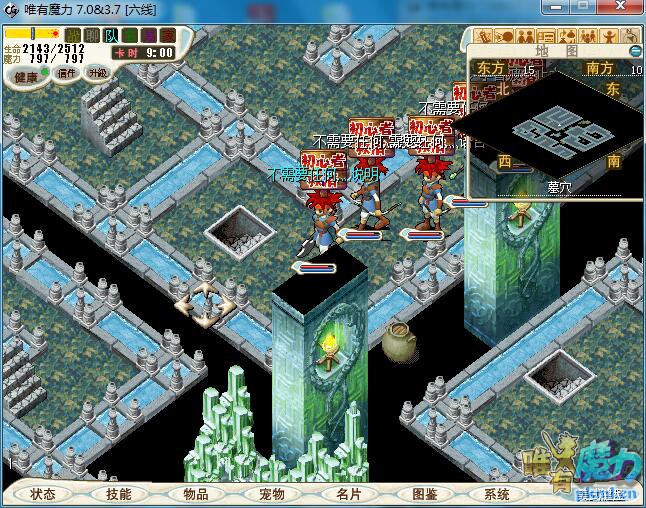Open the 名片 name card menu

pos(348,494)
